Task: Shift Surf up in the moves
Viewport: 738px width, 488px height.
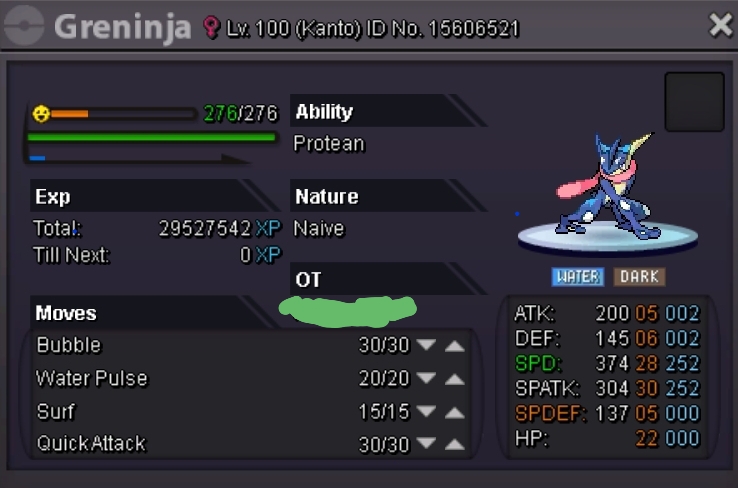Action: pyautogui.click(x=455, y=412)
